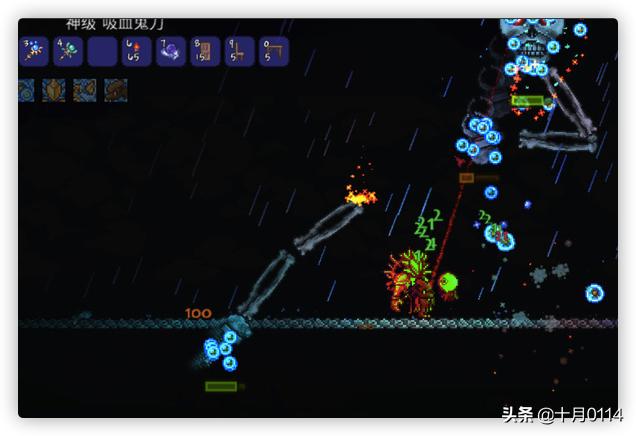
Task: Select the empty hotbar slot
Action: pyautogui.click(x=103, y=51)
